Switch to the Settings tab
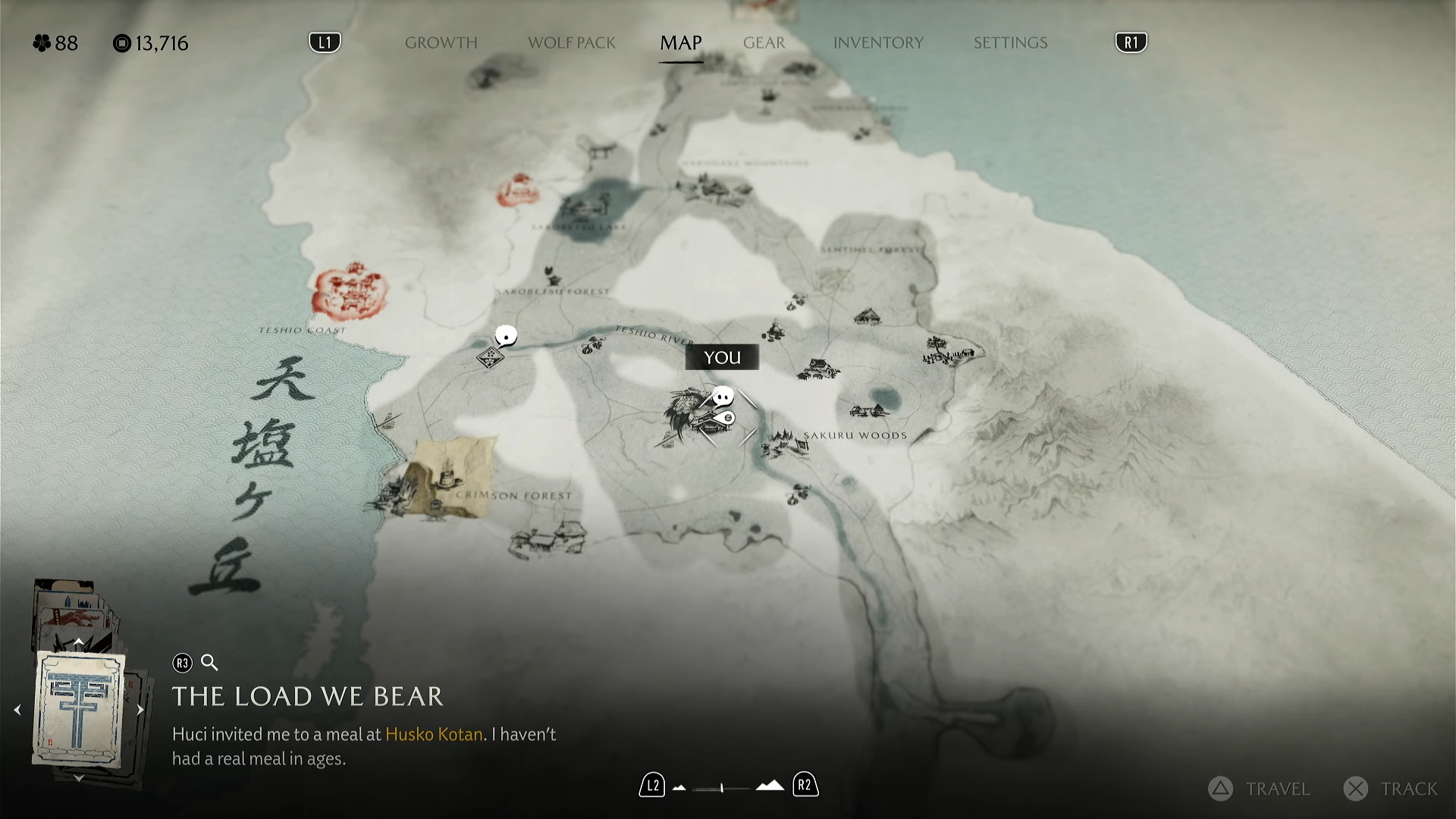1456x819 pixels. [1010, 43]
